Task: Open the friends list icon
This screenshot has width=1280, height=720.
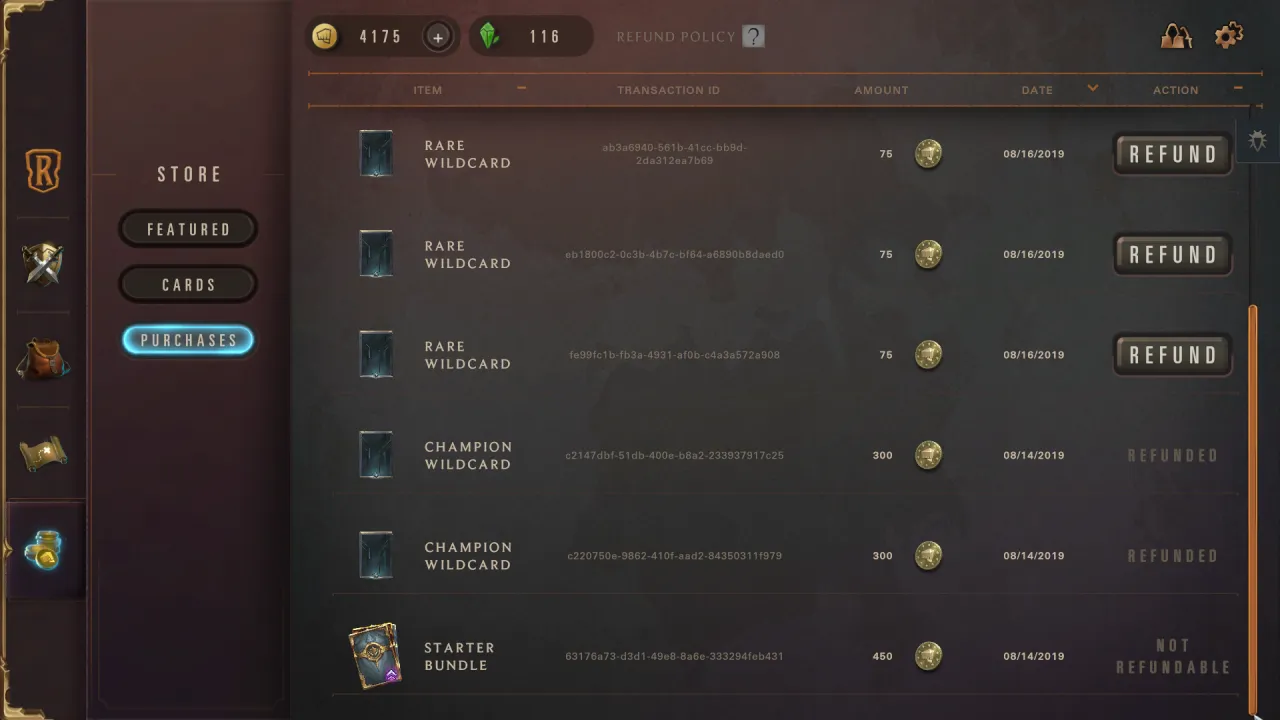Action: click(x=1175, y=36)
